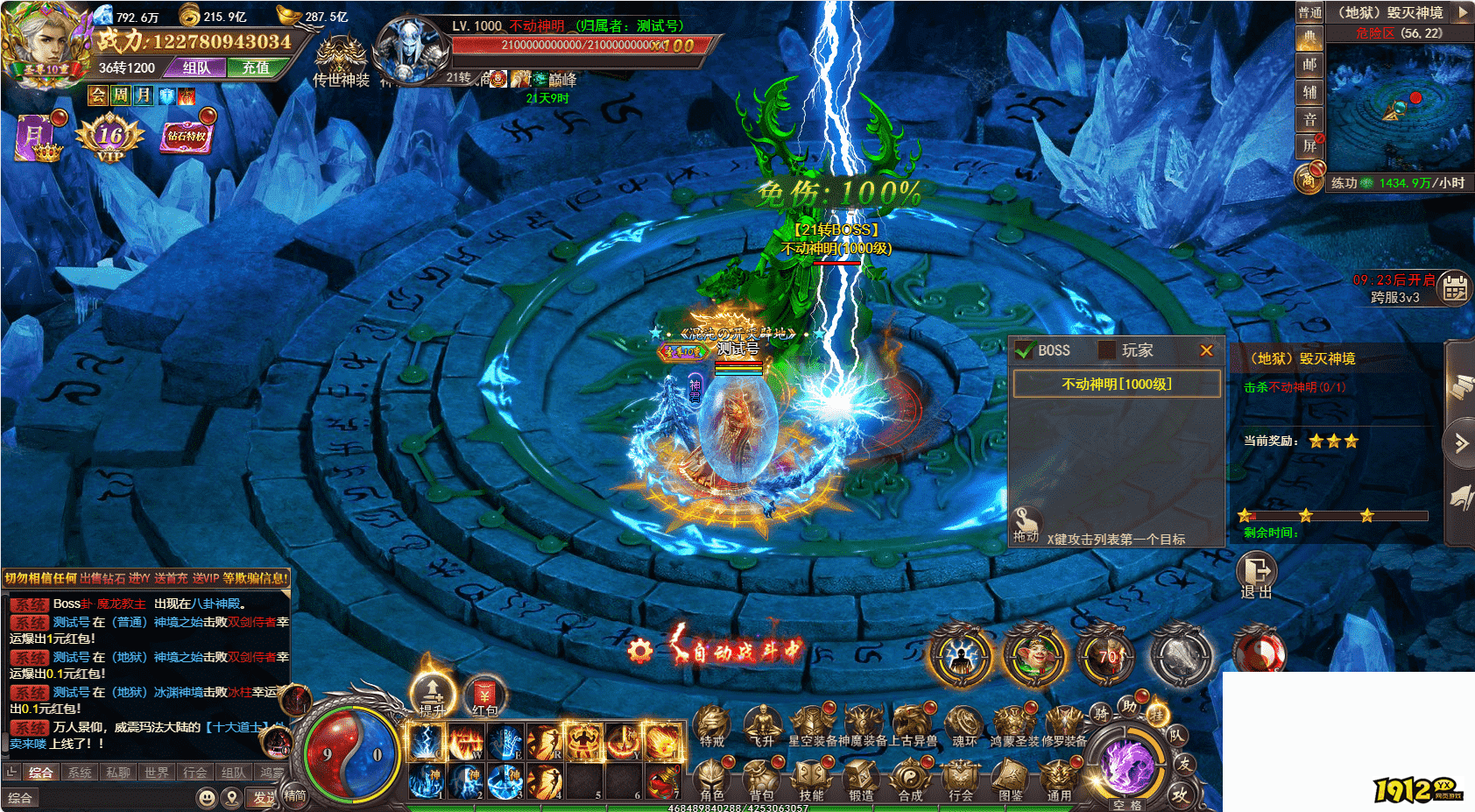Viewport: 1475px width, 812px height.
Task: Click the 充值 recharge button
Action: click(x=256, y=67)
